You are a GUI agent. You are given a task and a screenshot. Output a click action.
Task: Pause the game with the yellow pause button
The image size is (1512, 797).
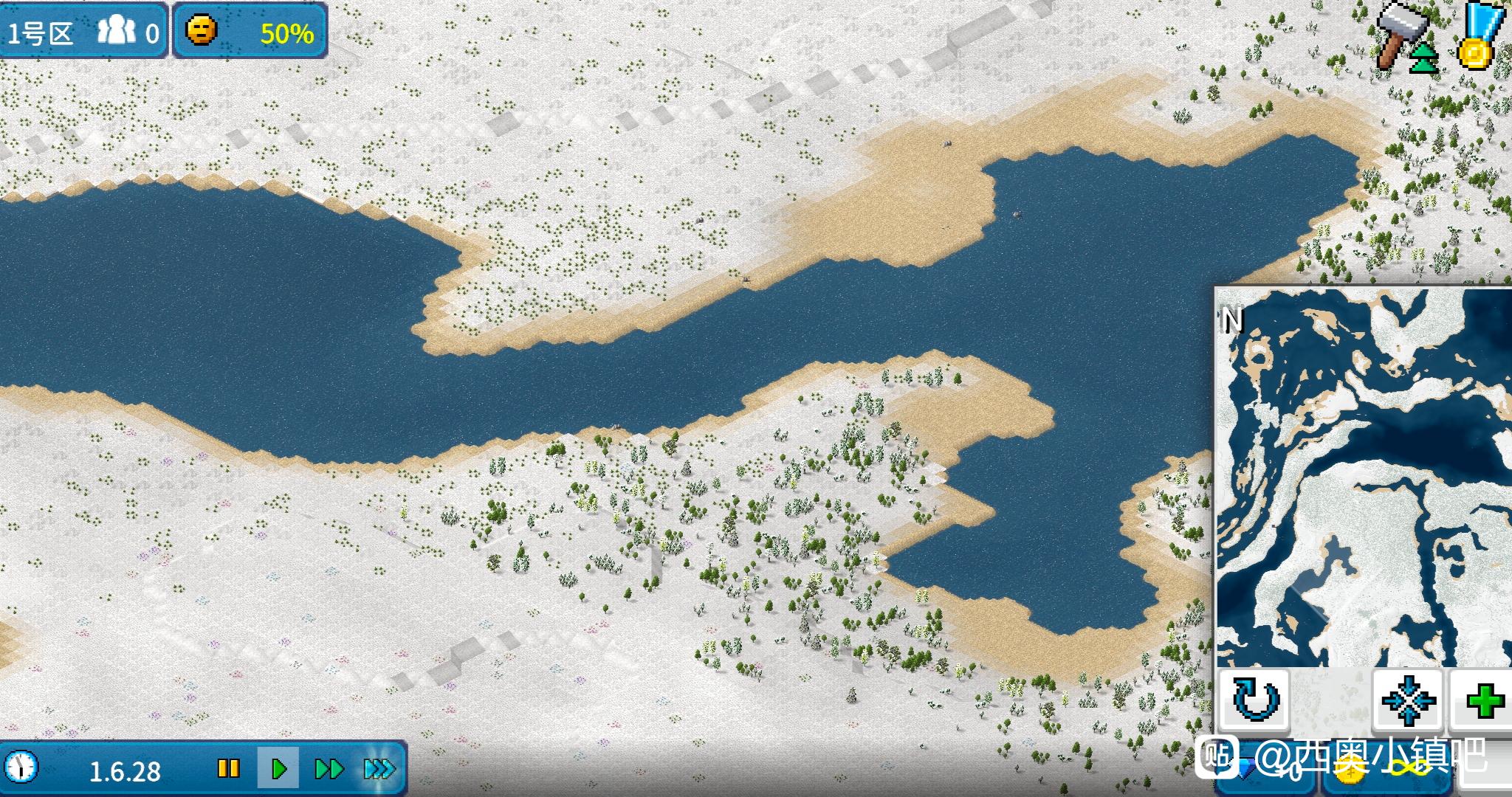point(229,769)
